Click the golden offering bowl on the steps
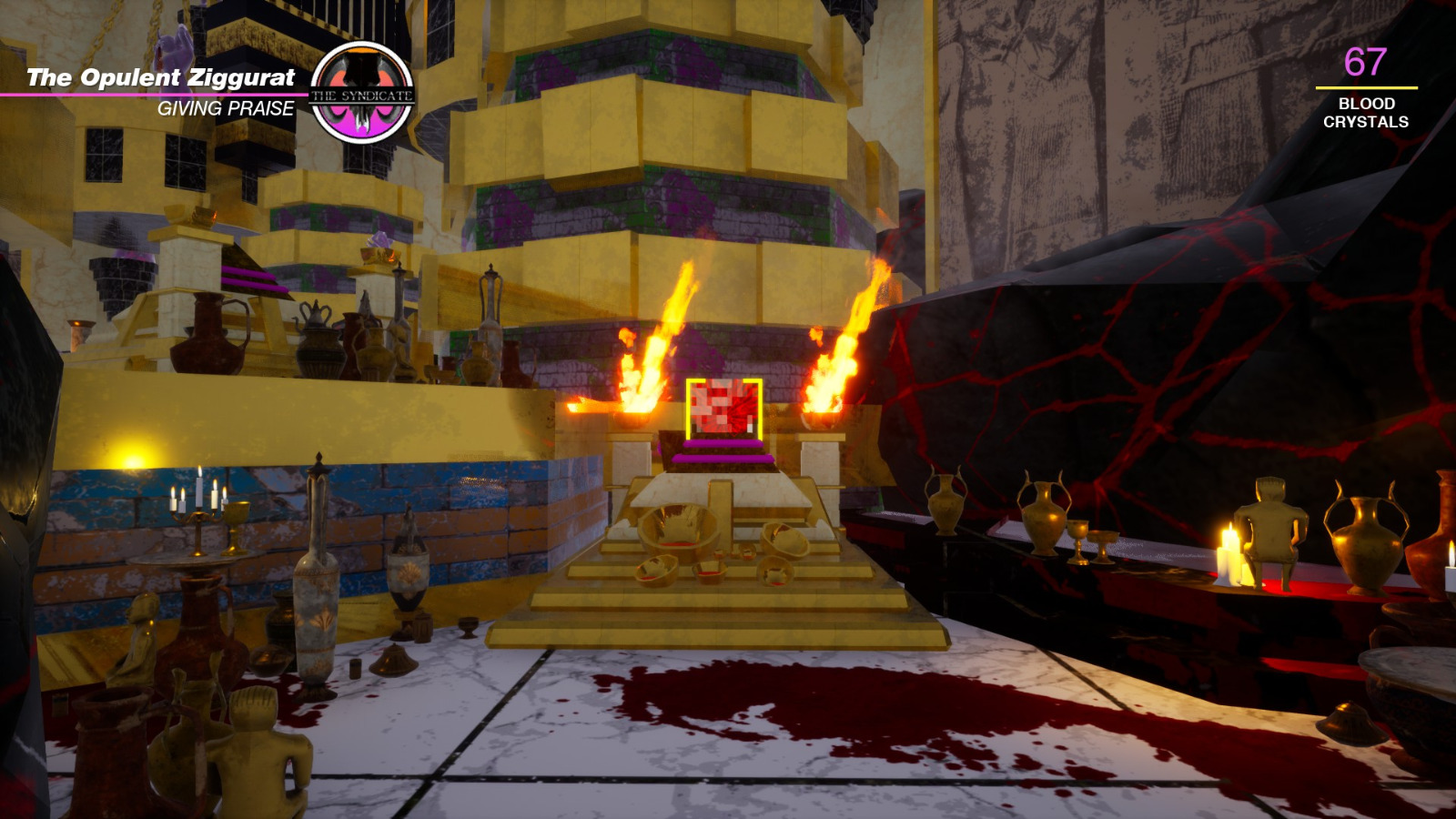Viewport: 1456px width, 819px height. 673,528
